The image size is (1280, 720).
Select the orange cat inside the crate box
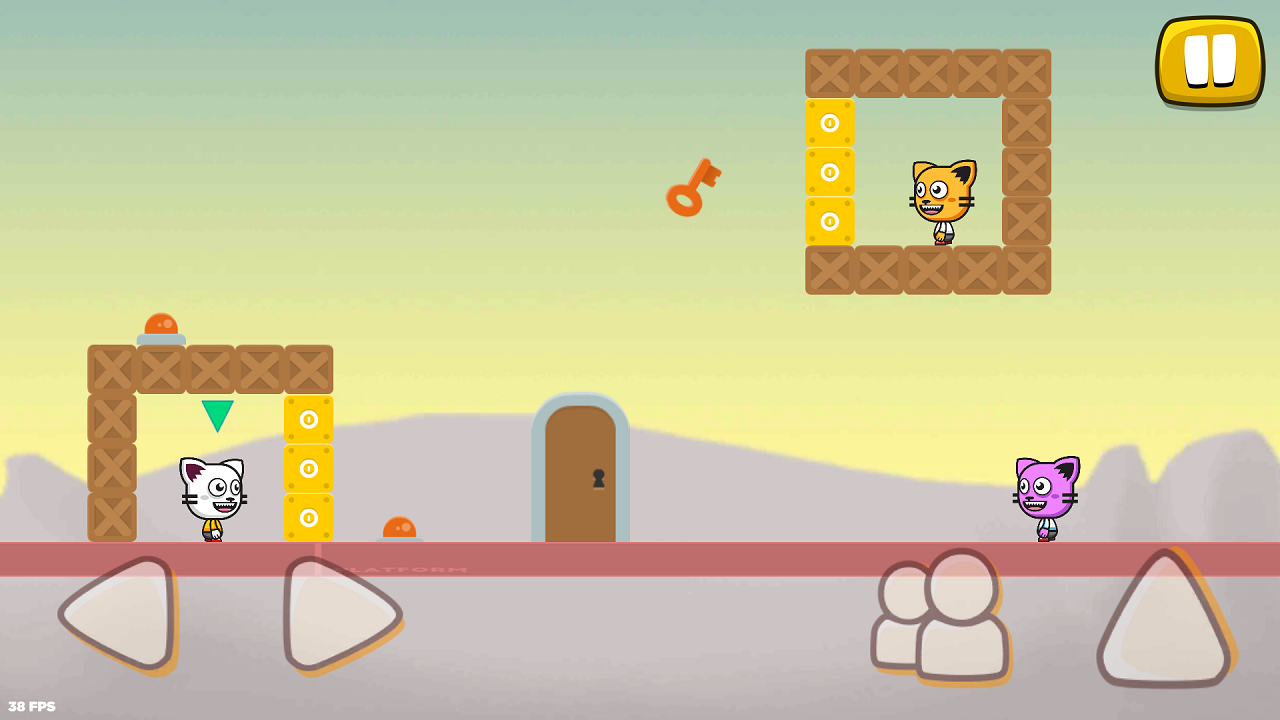pos(940,198)
